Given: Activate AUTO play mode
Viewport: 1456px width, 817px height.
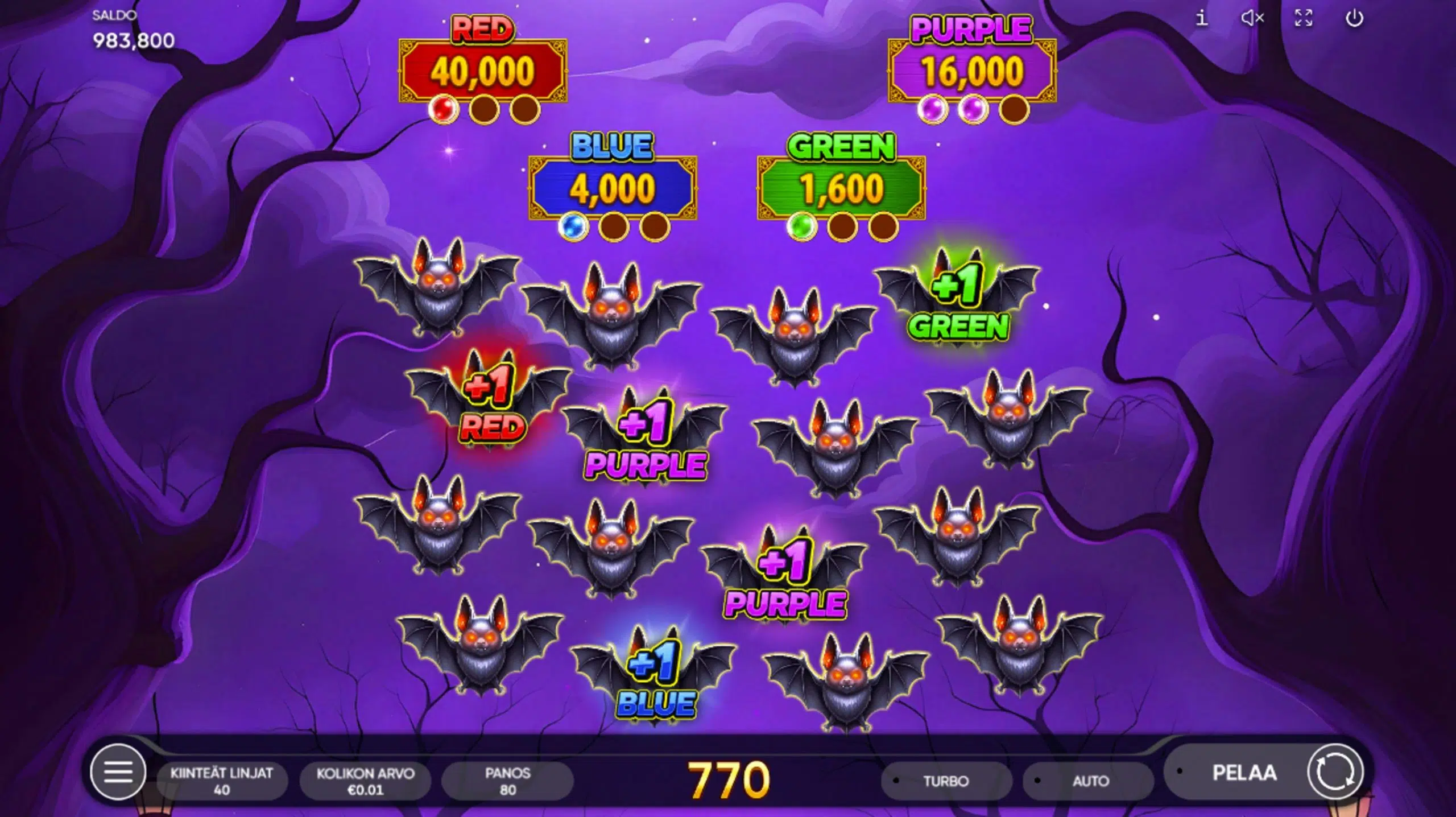Looking at the screenshot, I should click(x=1091, y=779).
